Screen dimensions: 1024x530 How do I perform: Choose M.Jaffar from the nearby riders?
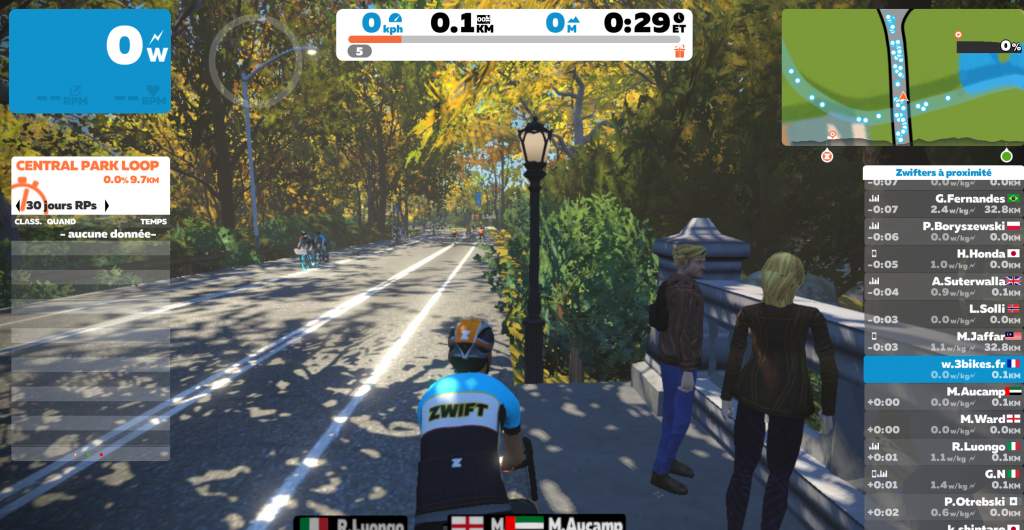942,341
